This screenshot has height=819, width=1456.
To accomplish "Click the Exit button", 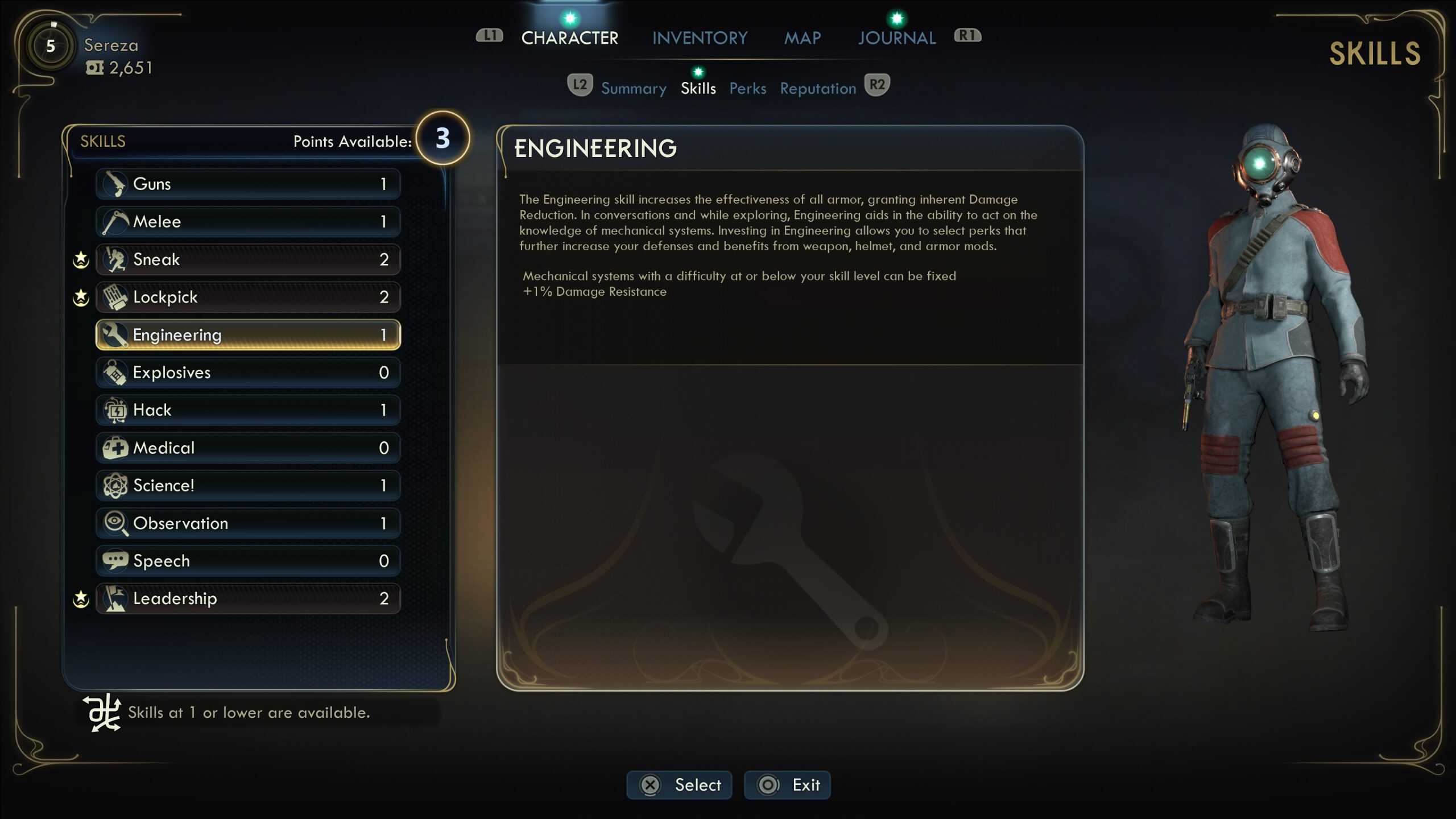I will 787,785.
